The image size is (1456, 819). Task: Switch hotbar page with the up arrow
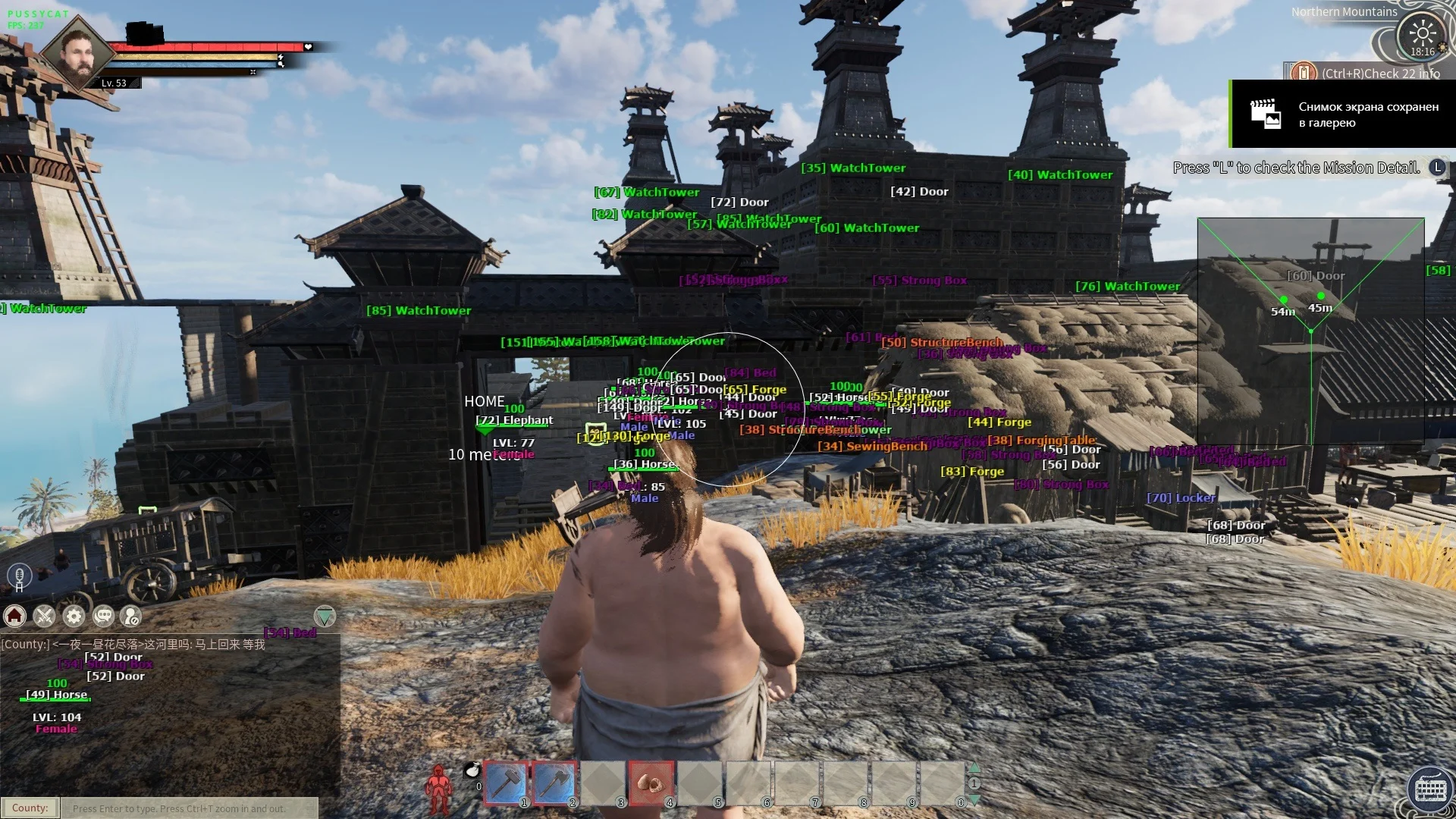point(974,768)
